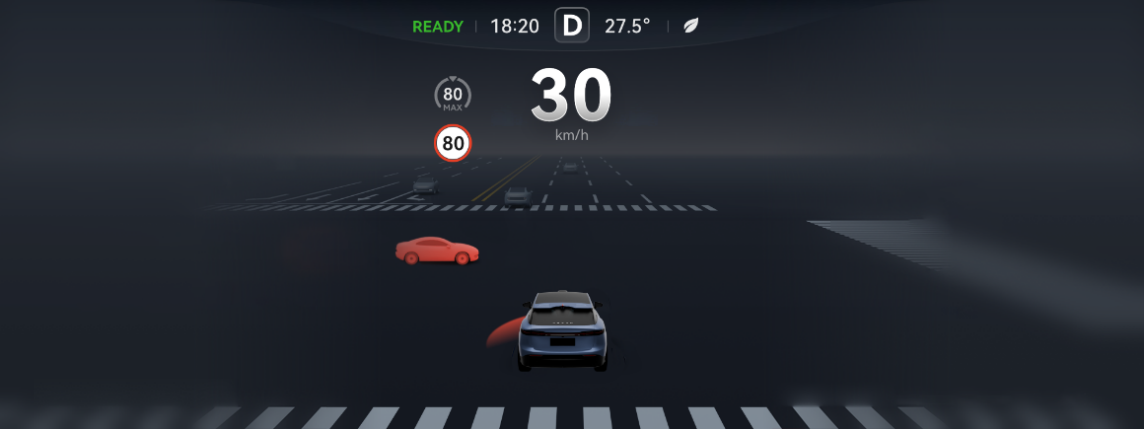Screen dimensions: 1144x429
Task: Open the 80 MAX cruise speed setting
Action: [453, 96]
